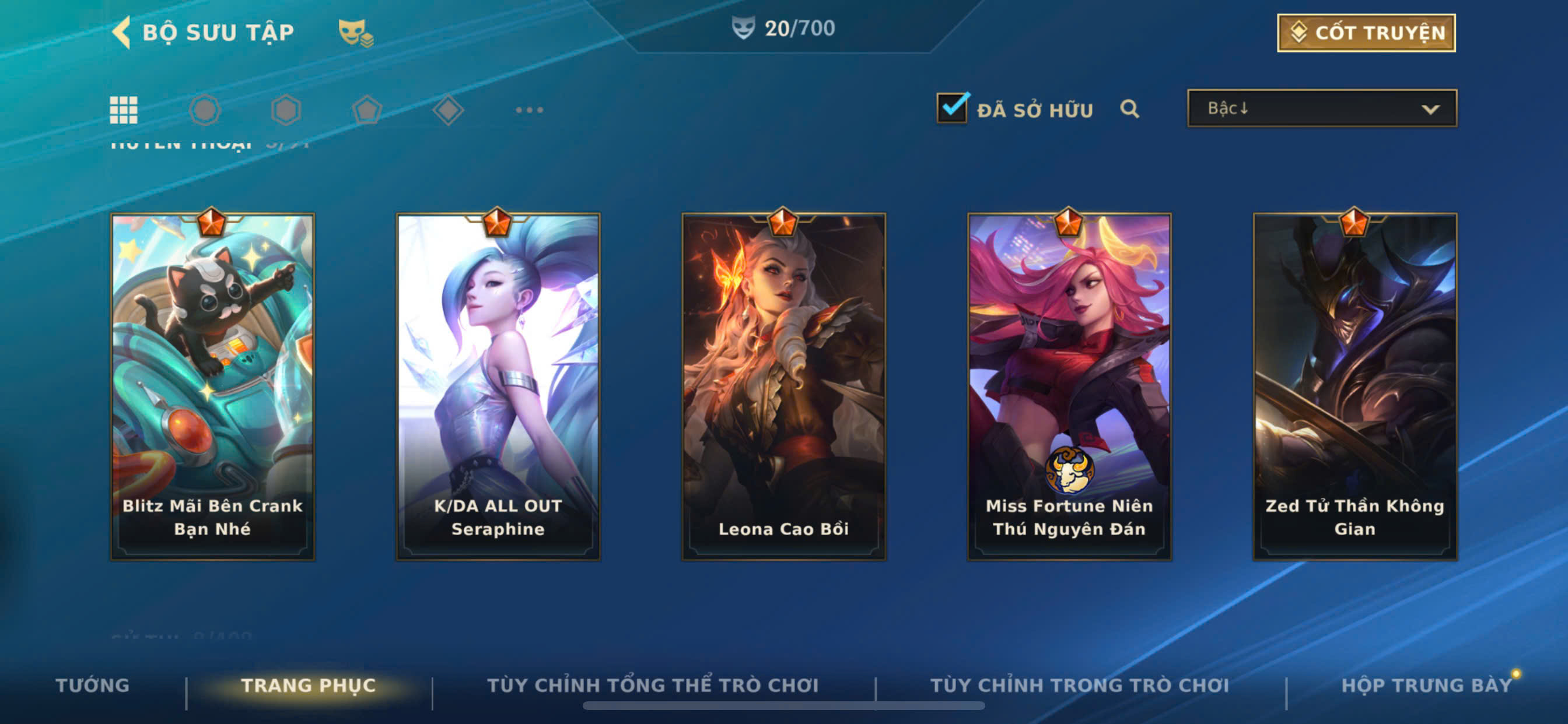Open the Cốt Truyện button

click(1366, 33)
